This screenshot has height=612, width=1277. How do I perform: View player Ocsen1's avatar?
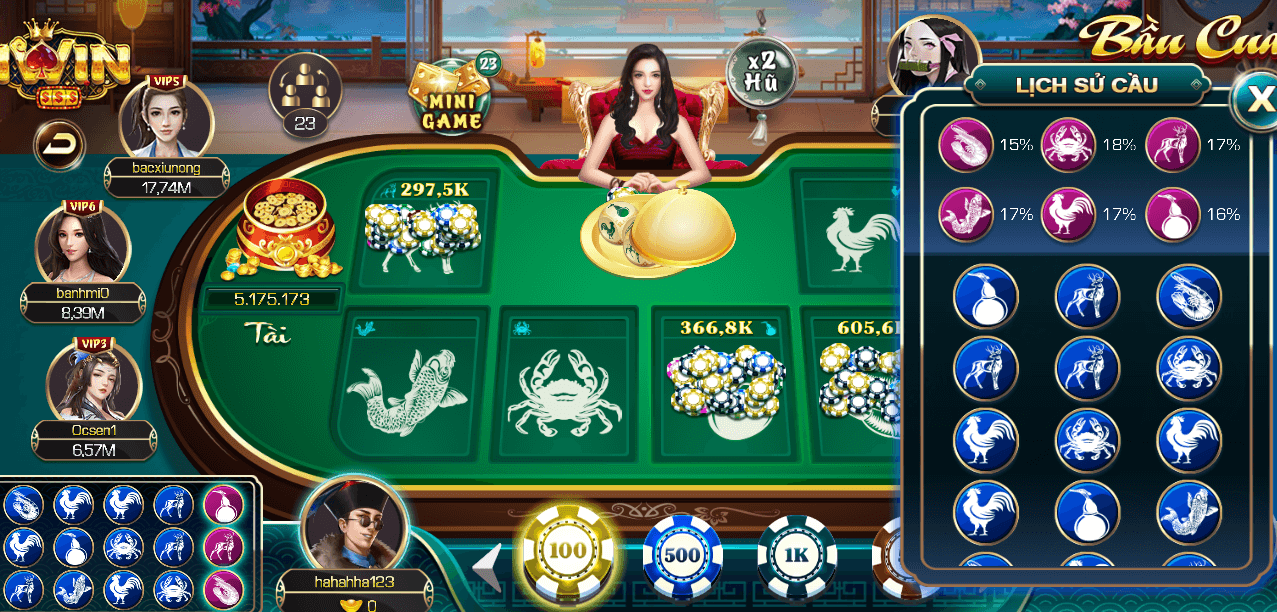pos(93,382)
